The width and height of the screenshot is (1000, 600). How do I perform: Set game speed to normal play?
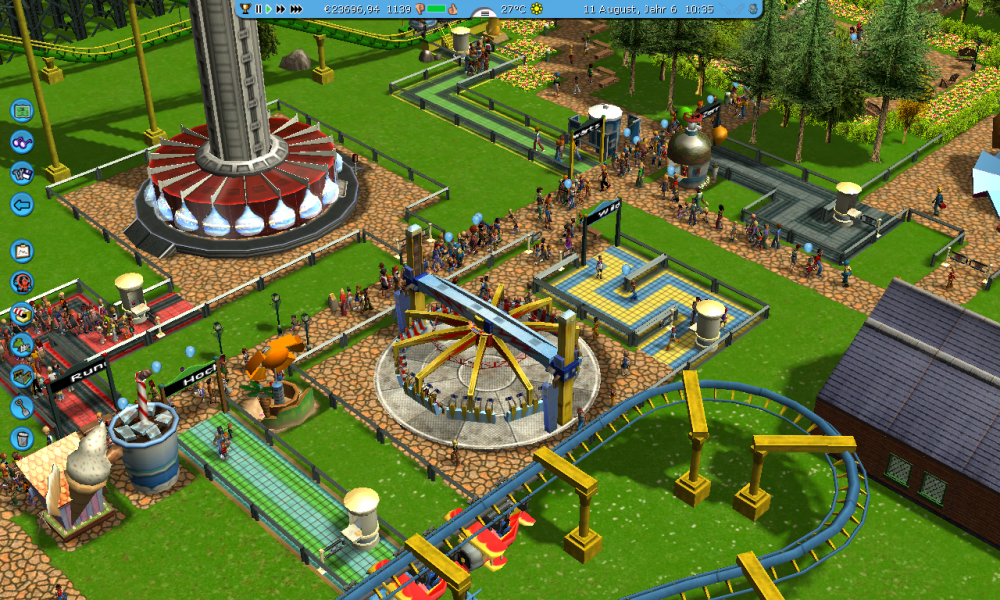click(x=268, y=9)
